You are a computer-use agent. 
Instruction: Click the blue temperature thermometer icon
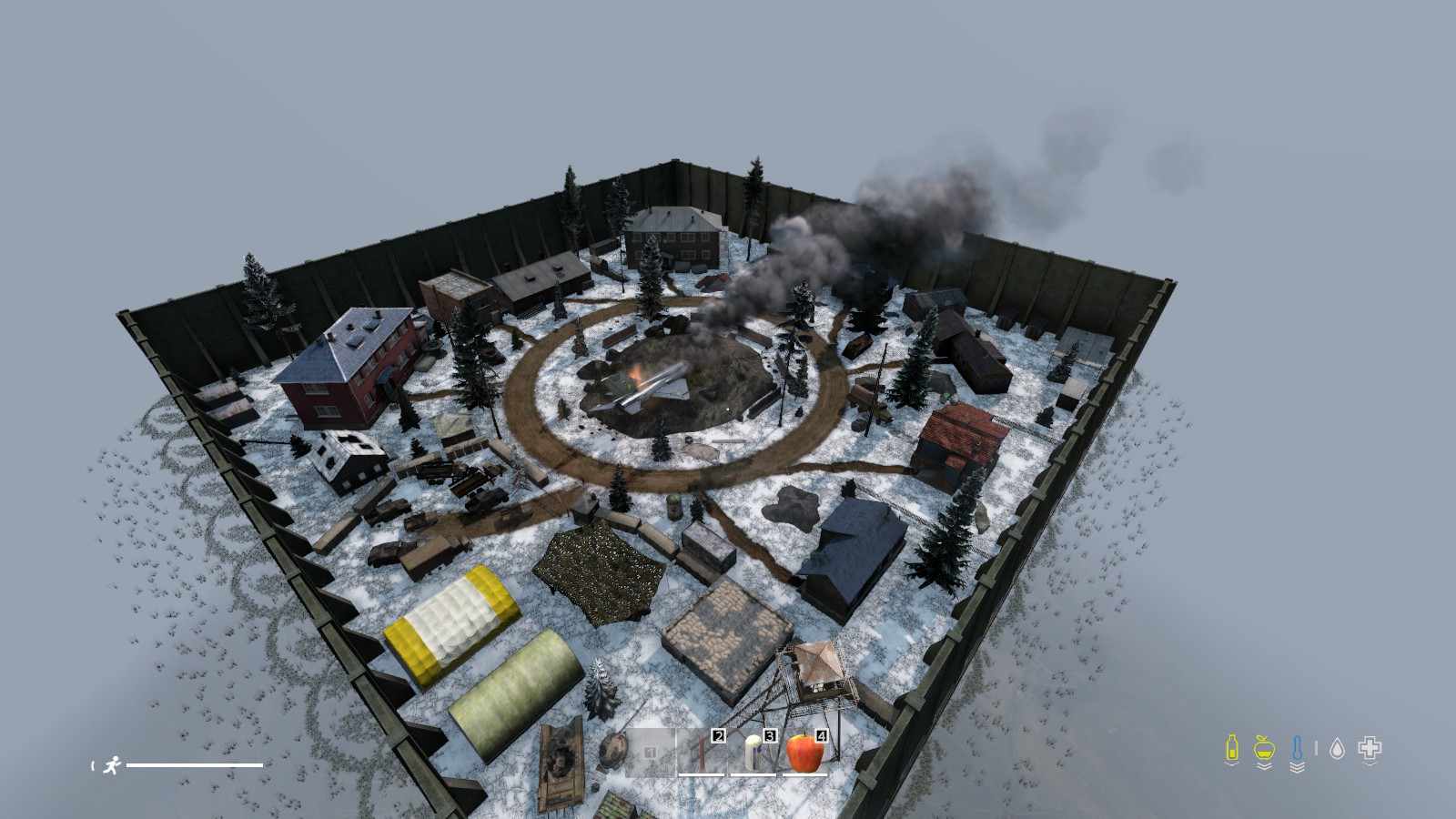coord(1297,746)
